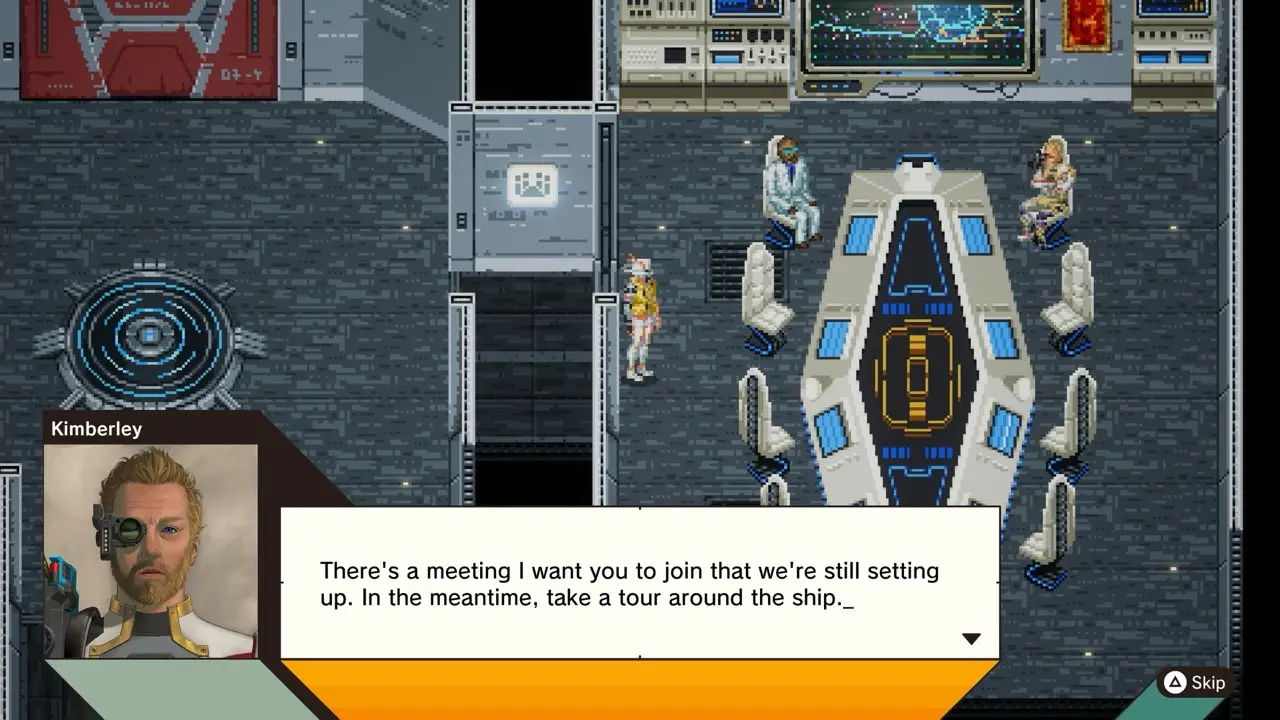Skip the cutscene dialogue
1280x720 pixels.
pos(1194,683)
